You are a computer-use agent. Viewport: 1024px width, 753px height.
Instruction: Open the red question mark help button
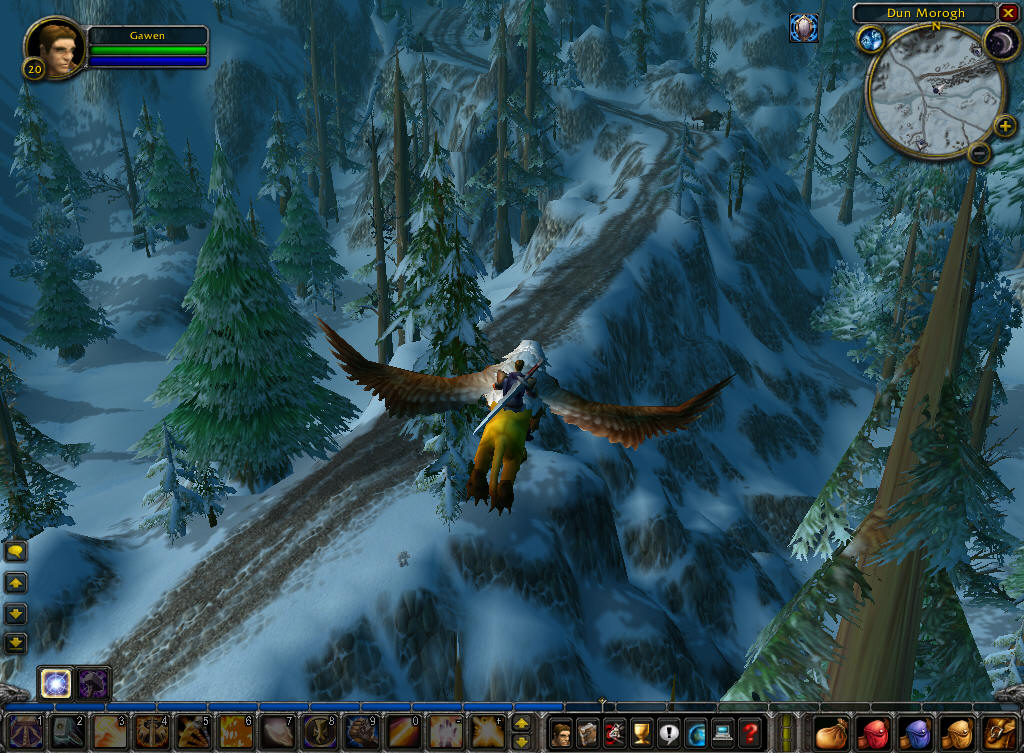point(748,732)
